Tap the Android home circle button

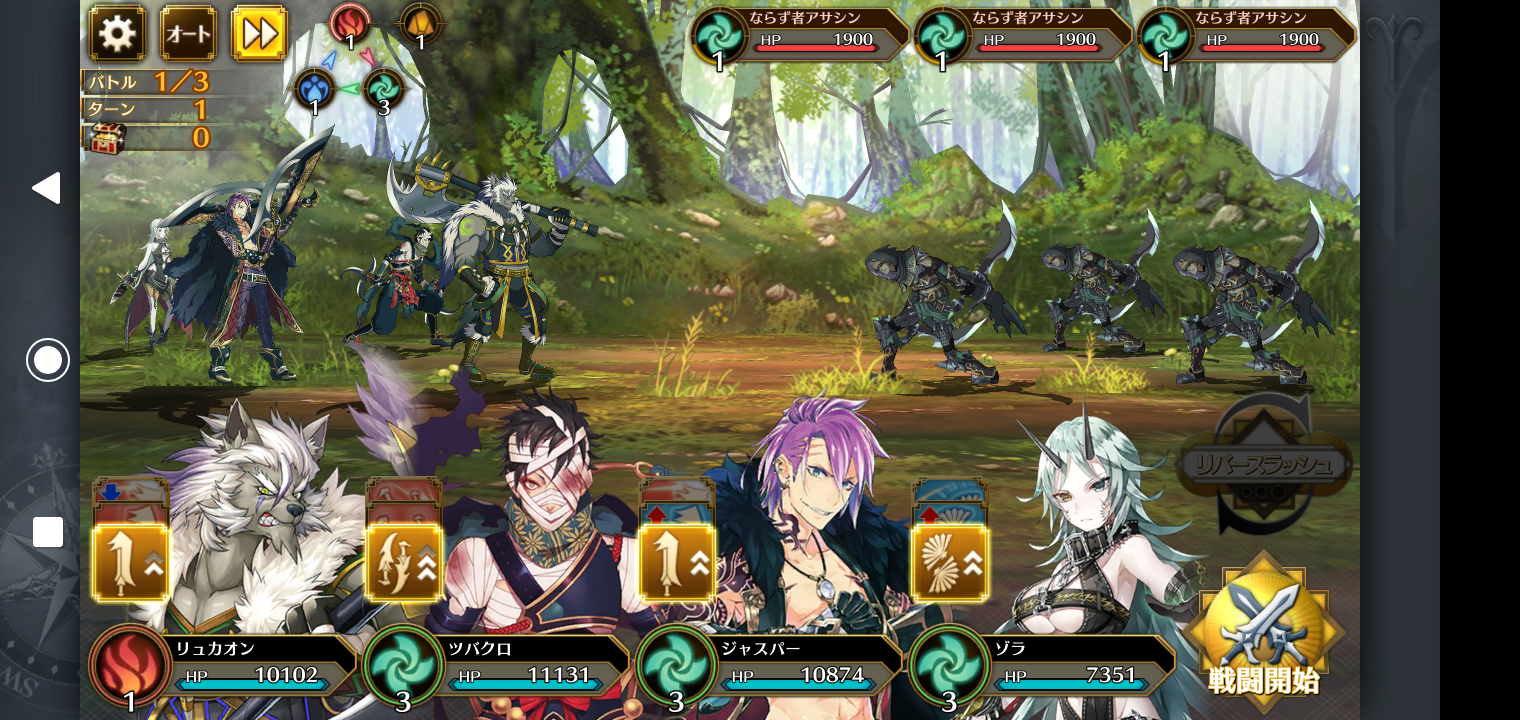click(x=48, y=360)
